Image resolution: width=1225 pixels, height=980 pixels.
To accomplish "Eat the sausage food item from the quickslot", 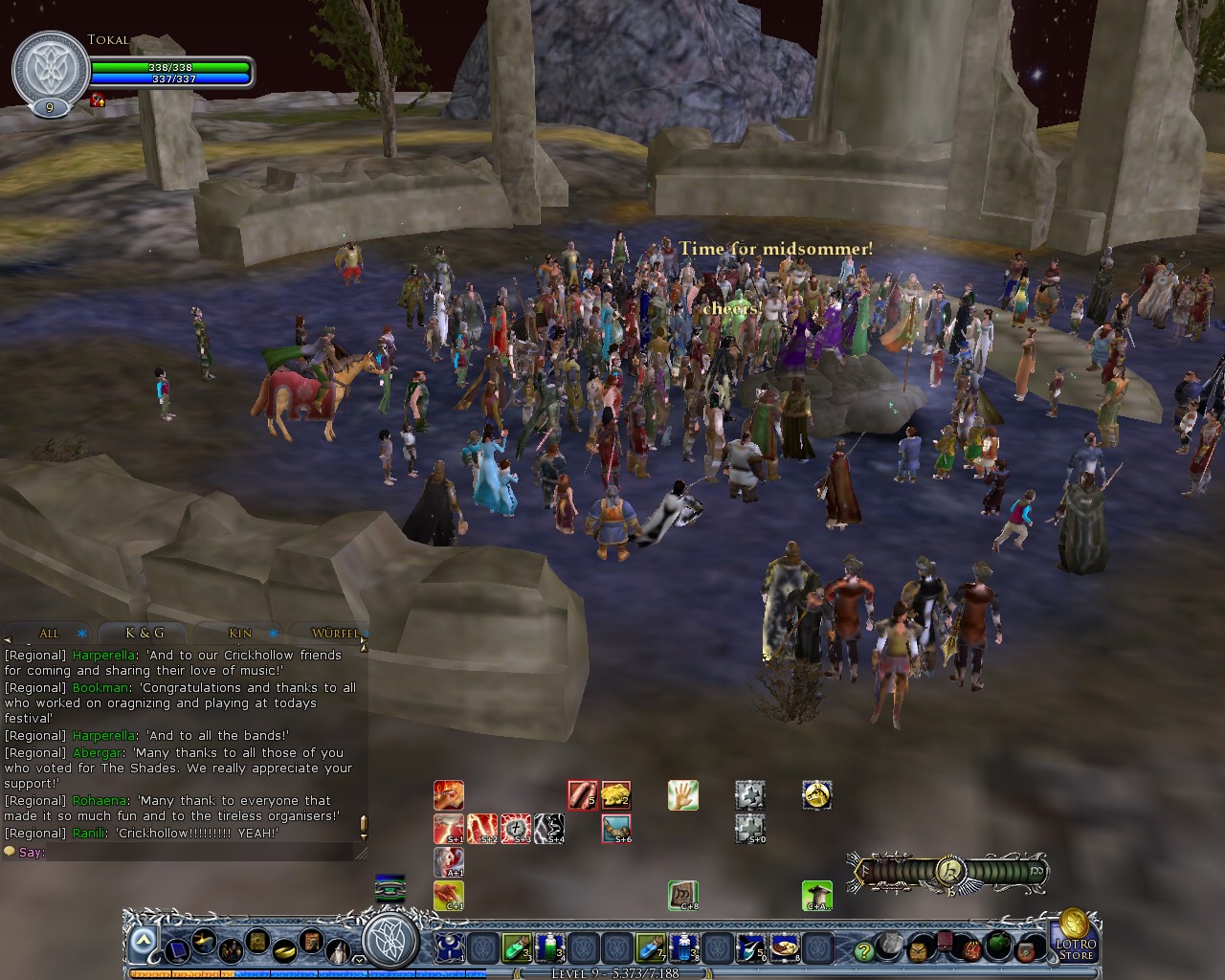I will (582, 795).
